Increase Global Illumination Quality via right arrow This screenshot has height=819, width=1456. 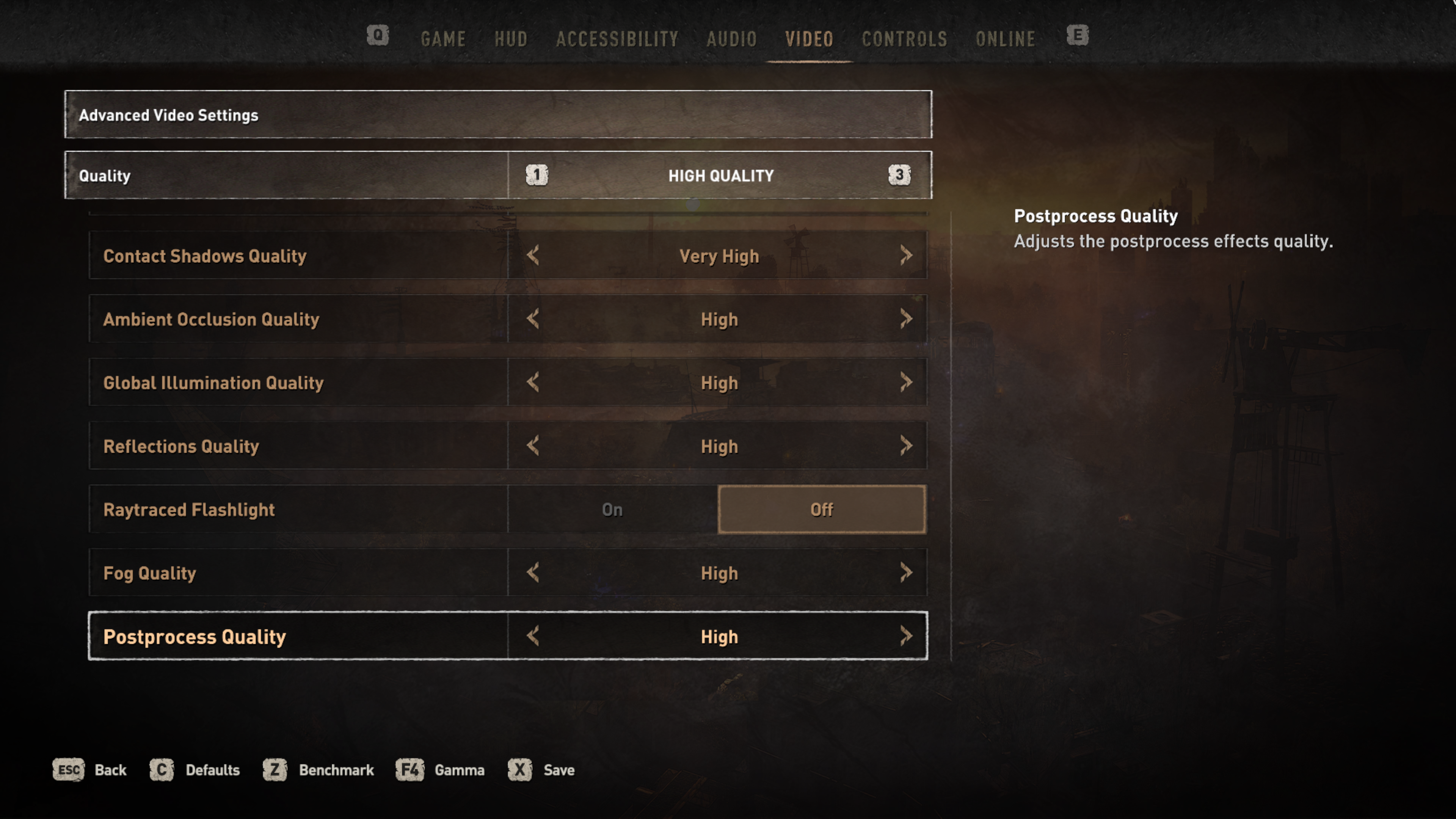pyautogui.click(x=906, y=383)
